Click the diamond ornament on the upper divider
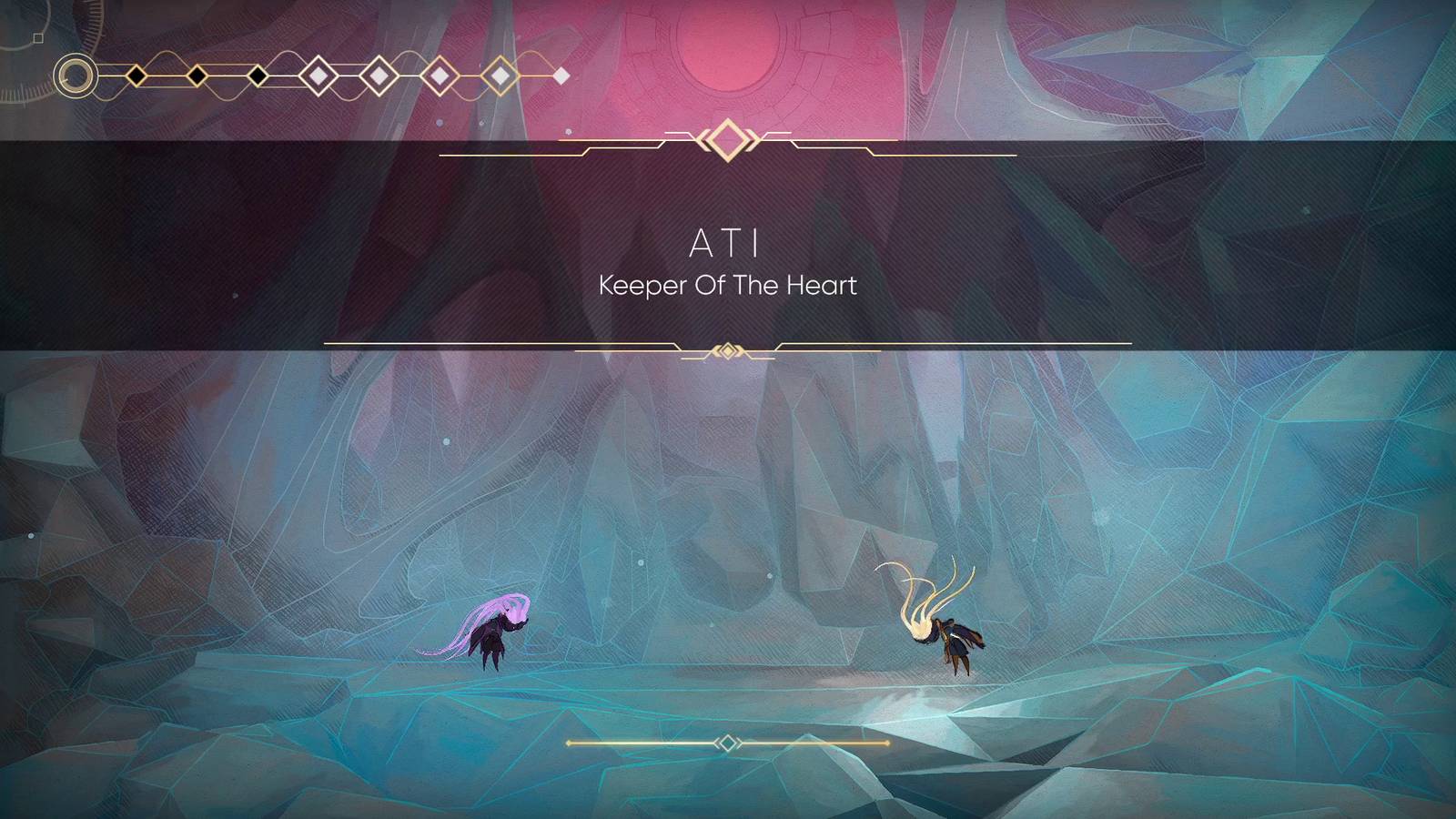 [x=728, y=138]
